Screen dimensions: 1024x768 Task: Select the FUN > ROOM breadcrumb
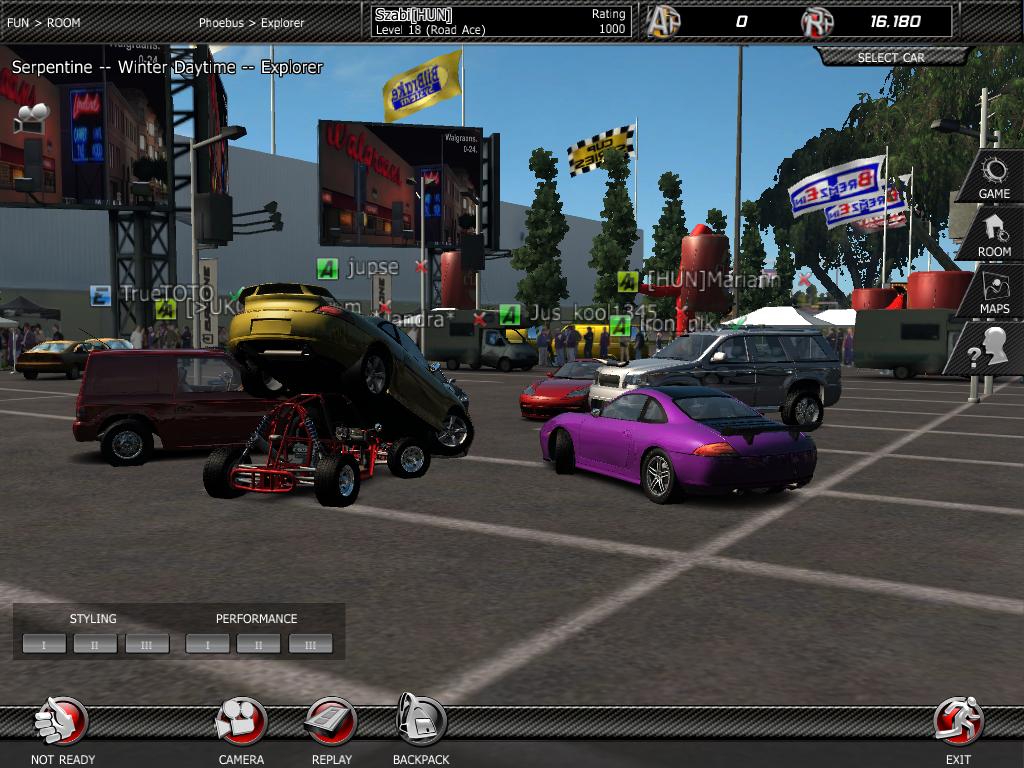(44, 22)
